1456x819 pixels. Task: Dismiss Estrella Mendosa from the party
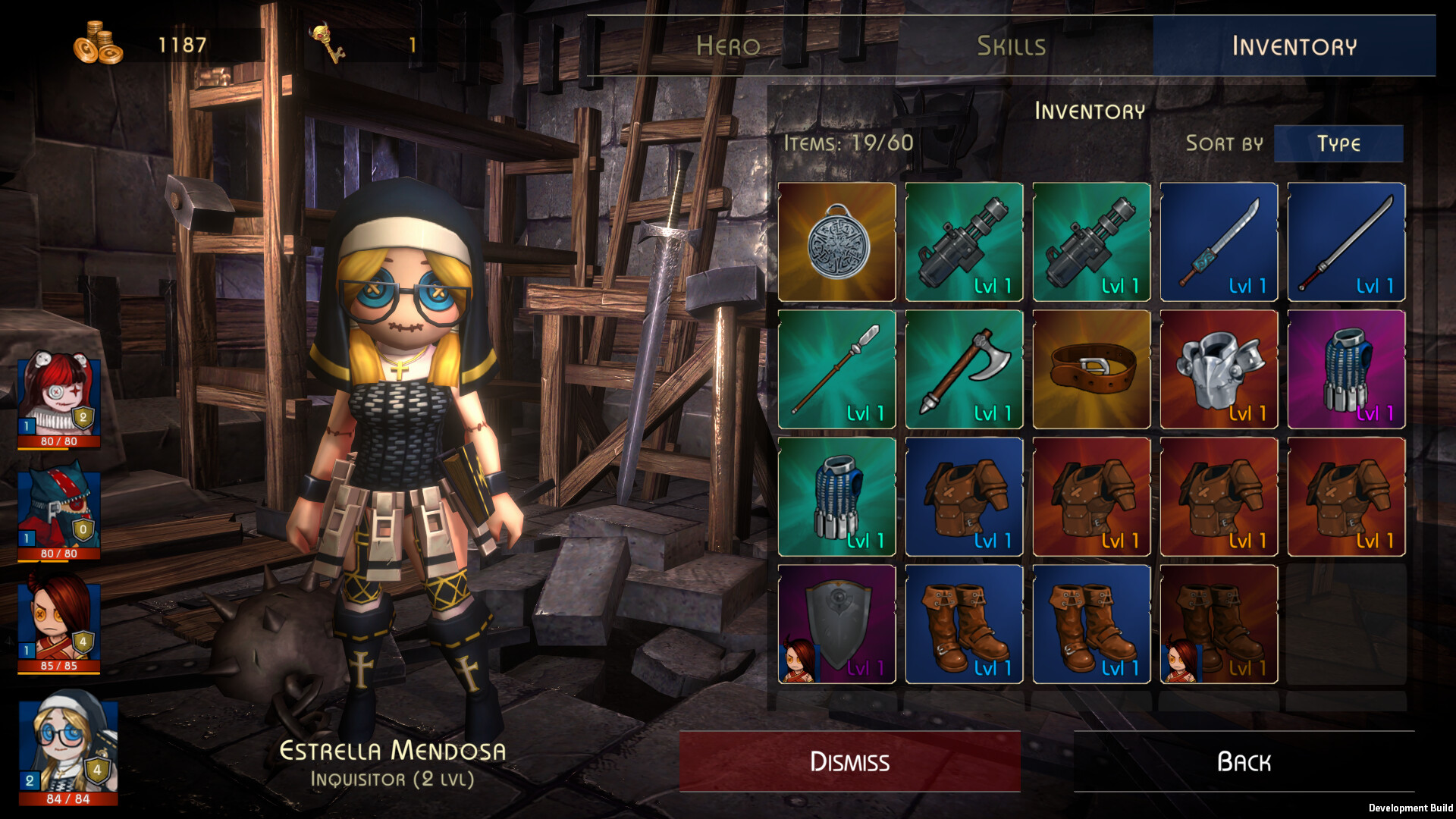click(x=849, y=761)
